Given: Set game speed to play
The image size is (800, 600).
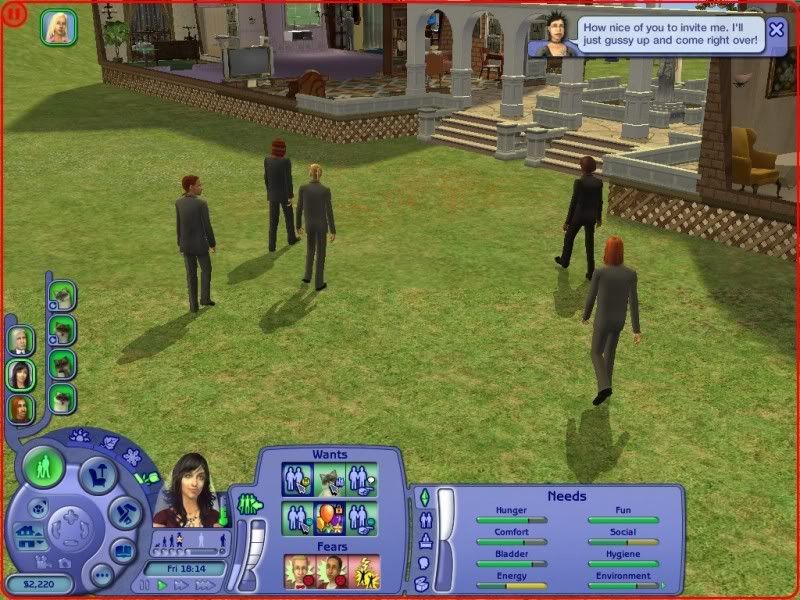Looking at the screenshot, I should tap(162, 585).
